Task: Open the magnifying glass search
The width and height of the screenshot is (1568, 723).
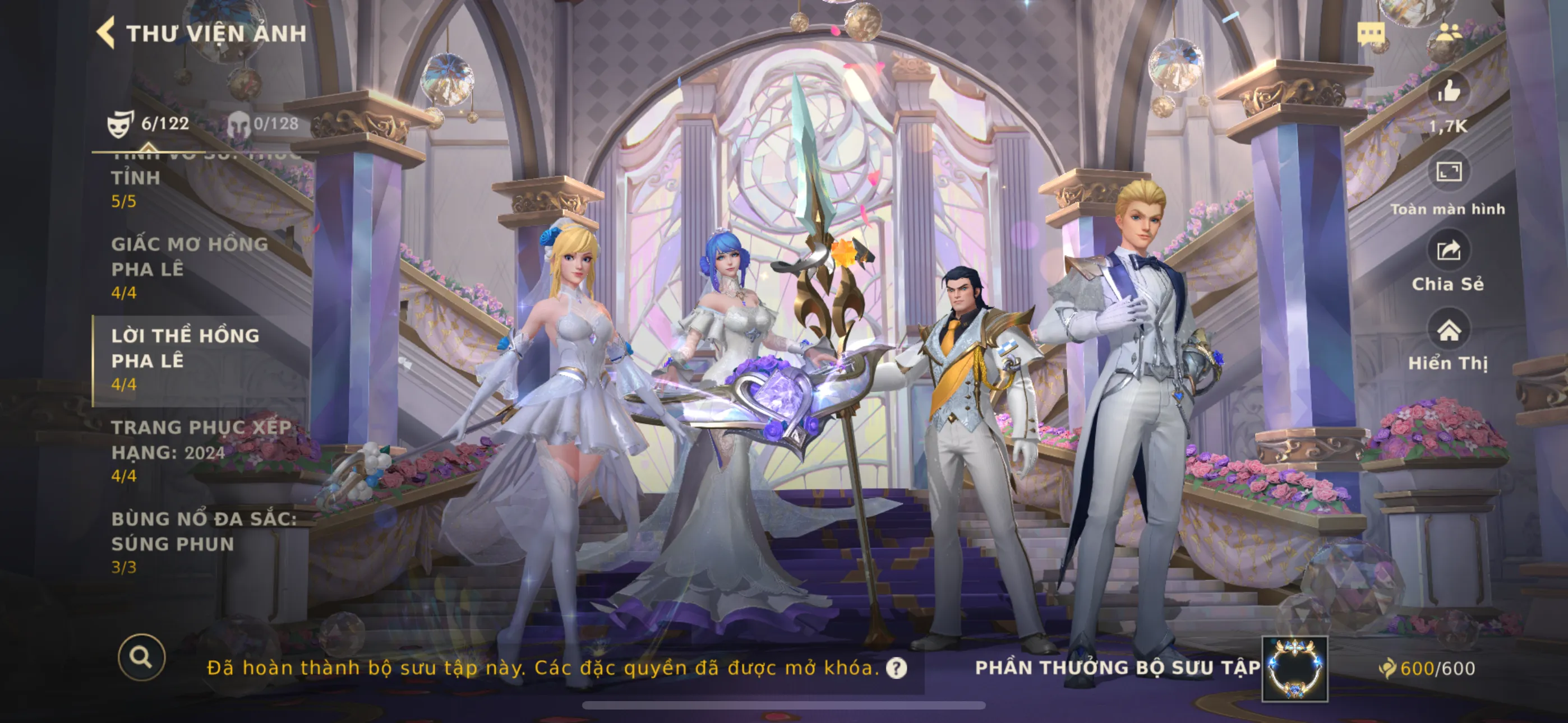Action: pos(141,657)
